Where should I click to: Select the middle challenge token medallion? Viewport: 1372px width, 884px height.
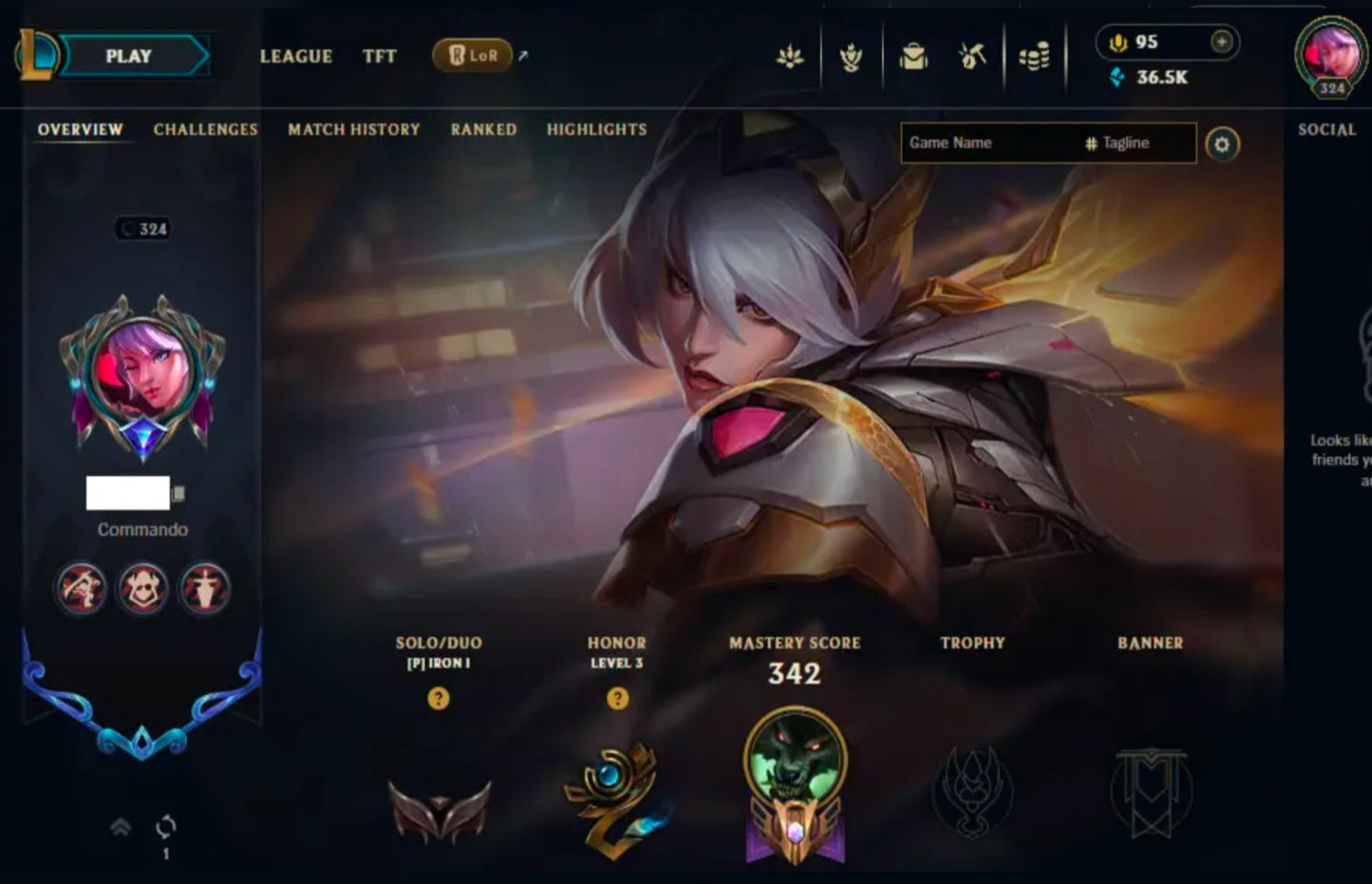coord(141,589)
